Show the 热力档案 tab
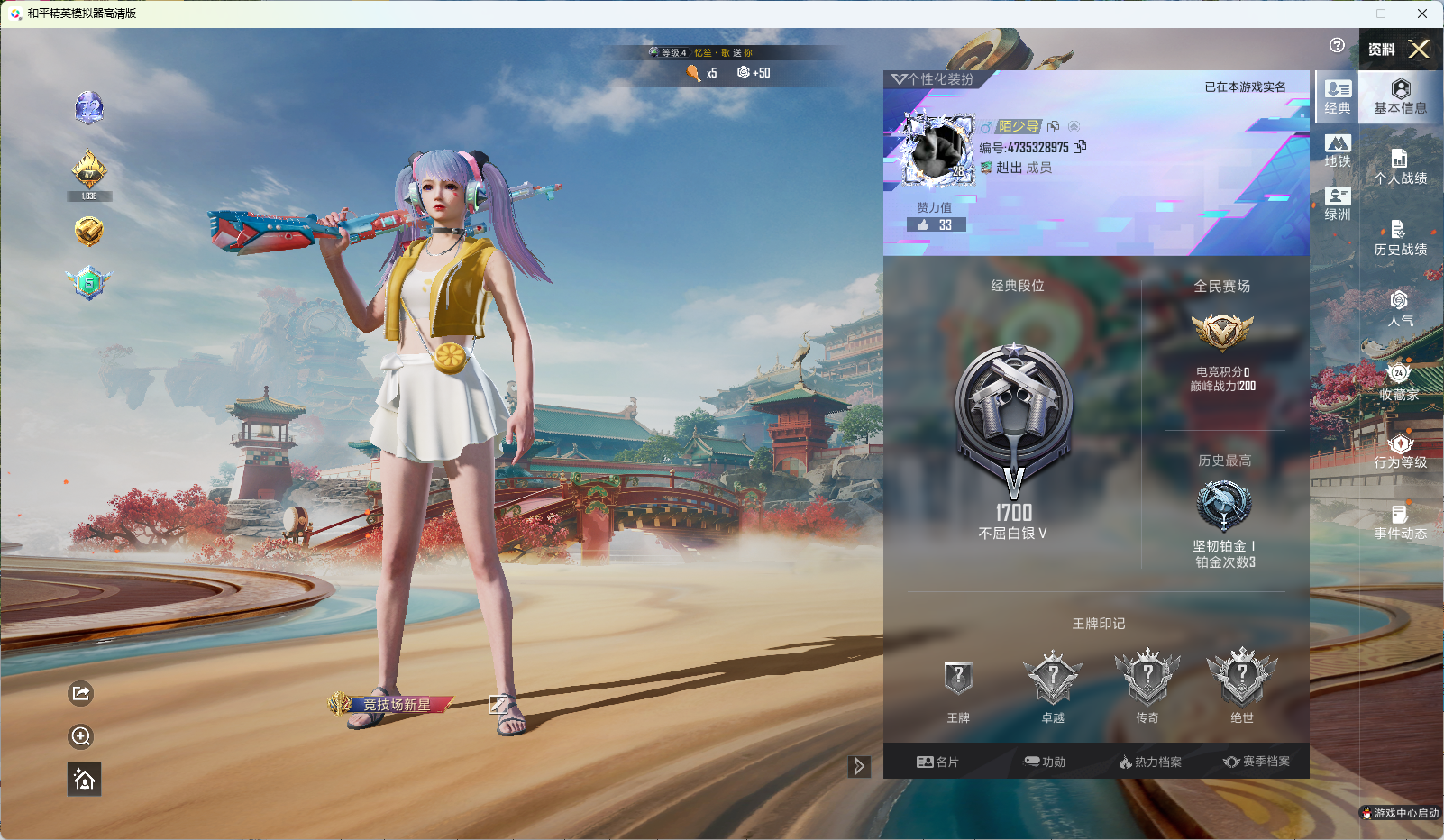This screenshot has width=1444, height=840. (1150, 762)
